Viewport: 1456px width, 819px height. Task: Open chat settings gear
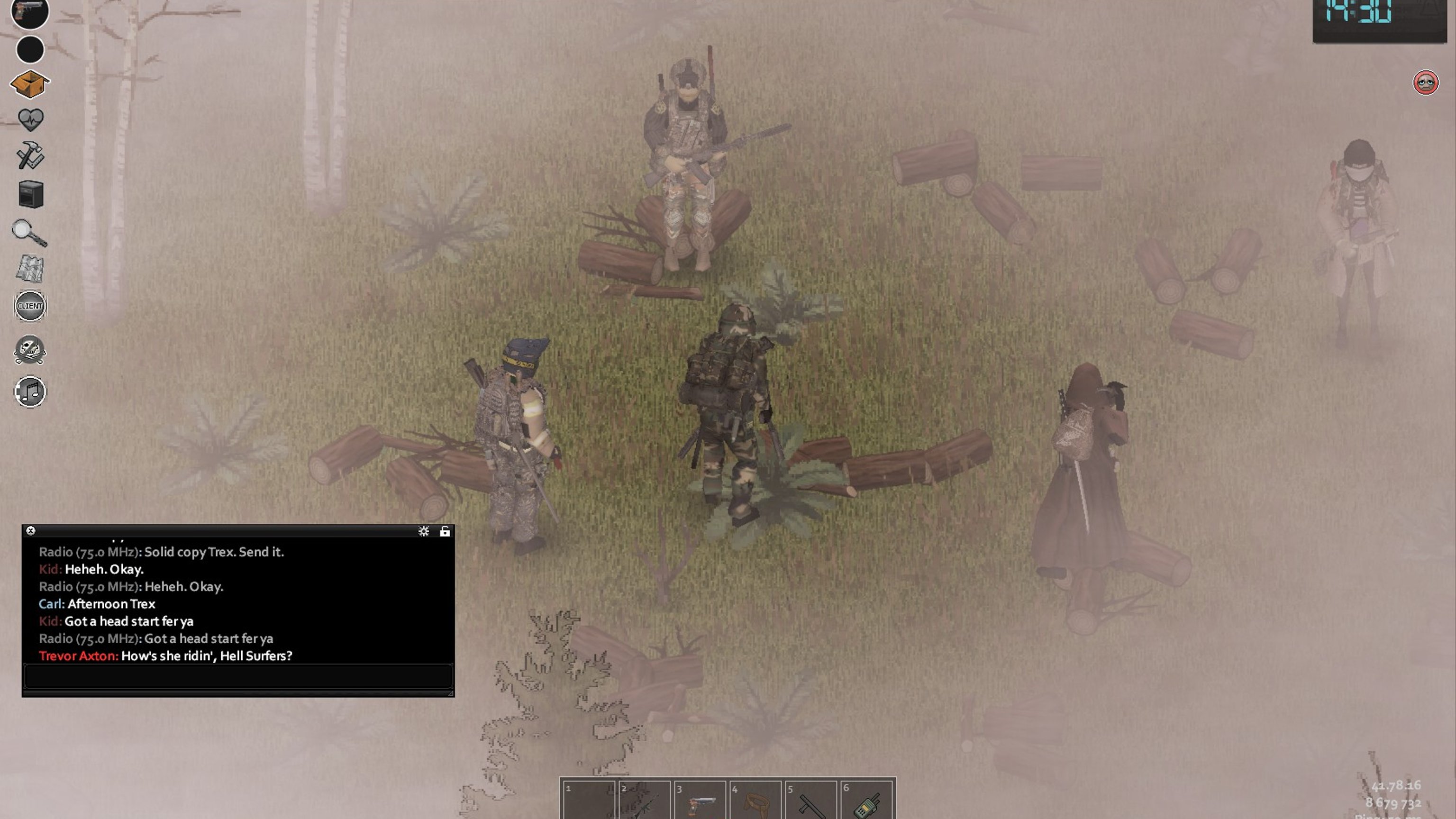(423, 531)
